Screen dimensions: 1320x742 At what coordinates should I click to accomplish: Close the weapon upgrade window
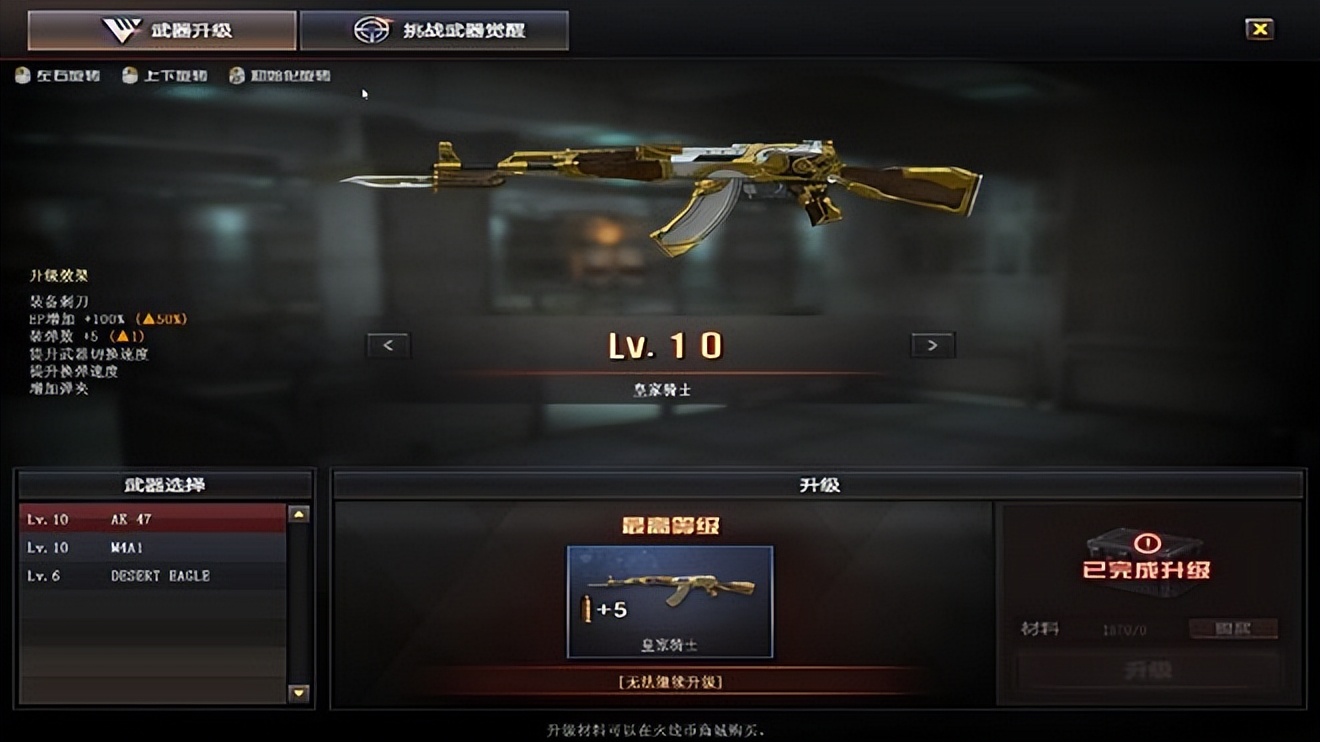(x=1259, y=29)
